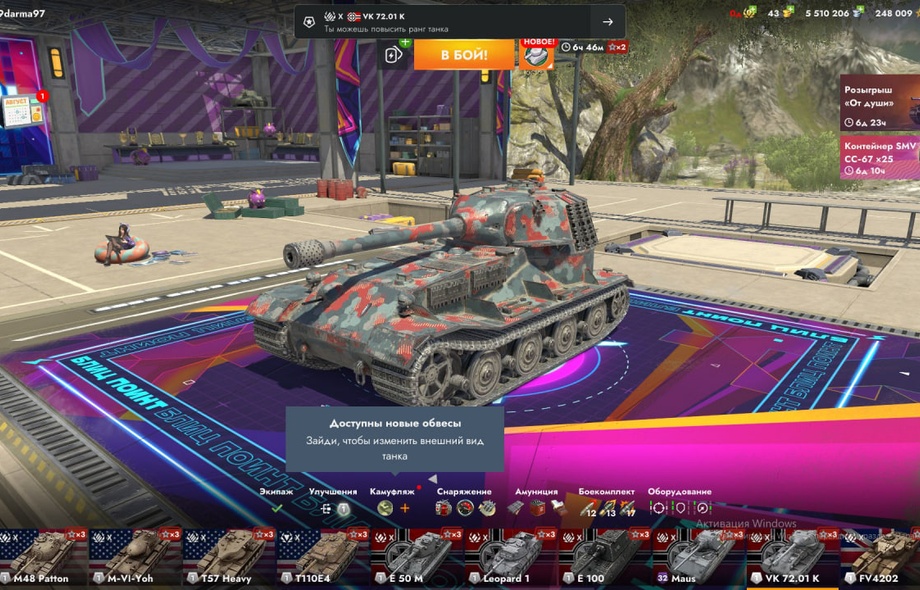Add a camouflage with the orange plus

(x=405, y=508)
